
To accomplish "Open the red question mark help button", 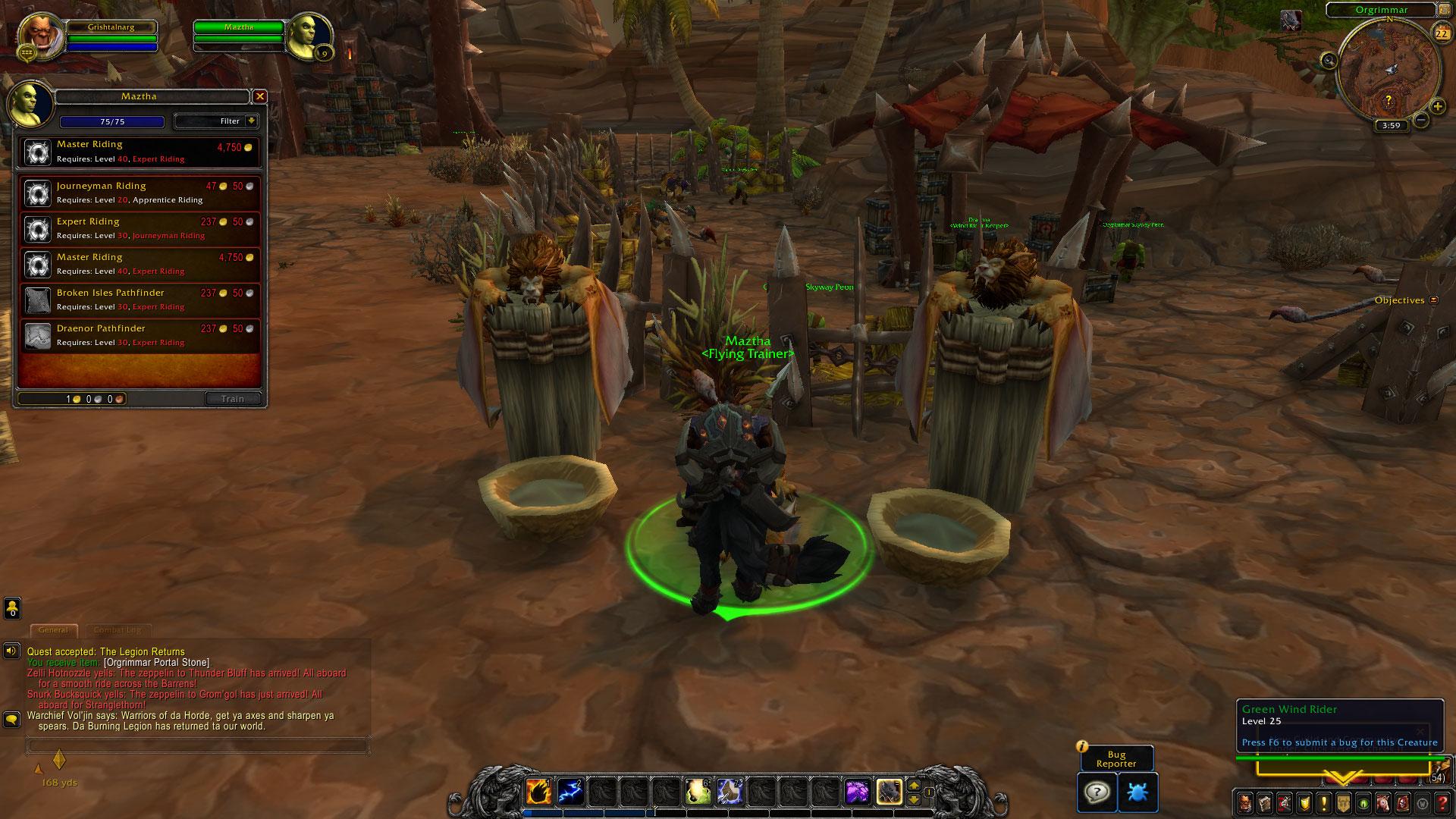I will 1442,802.
